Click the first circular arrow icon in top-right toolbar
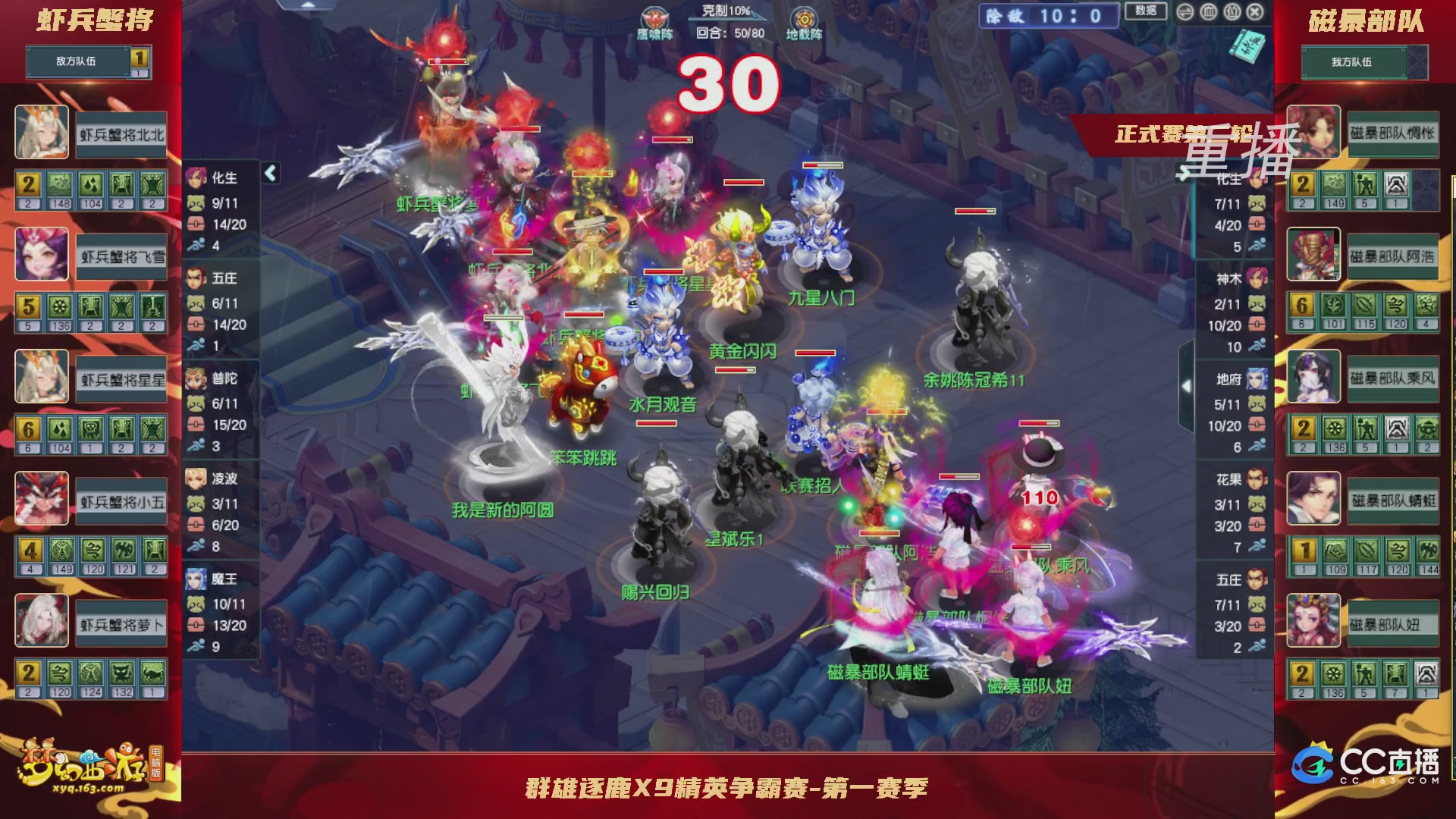Screen dimensions: 1456x819 (1185, 12)
